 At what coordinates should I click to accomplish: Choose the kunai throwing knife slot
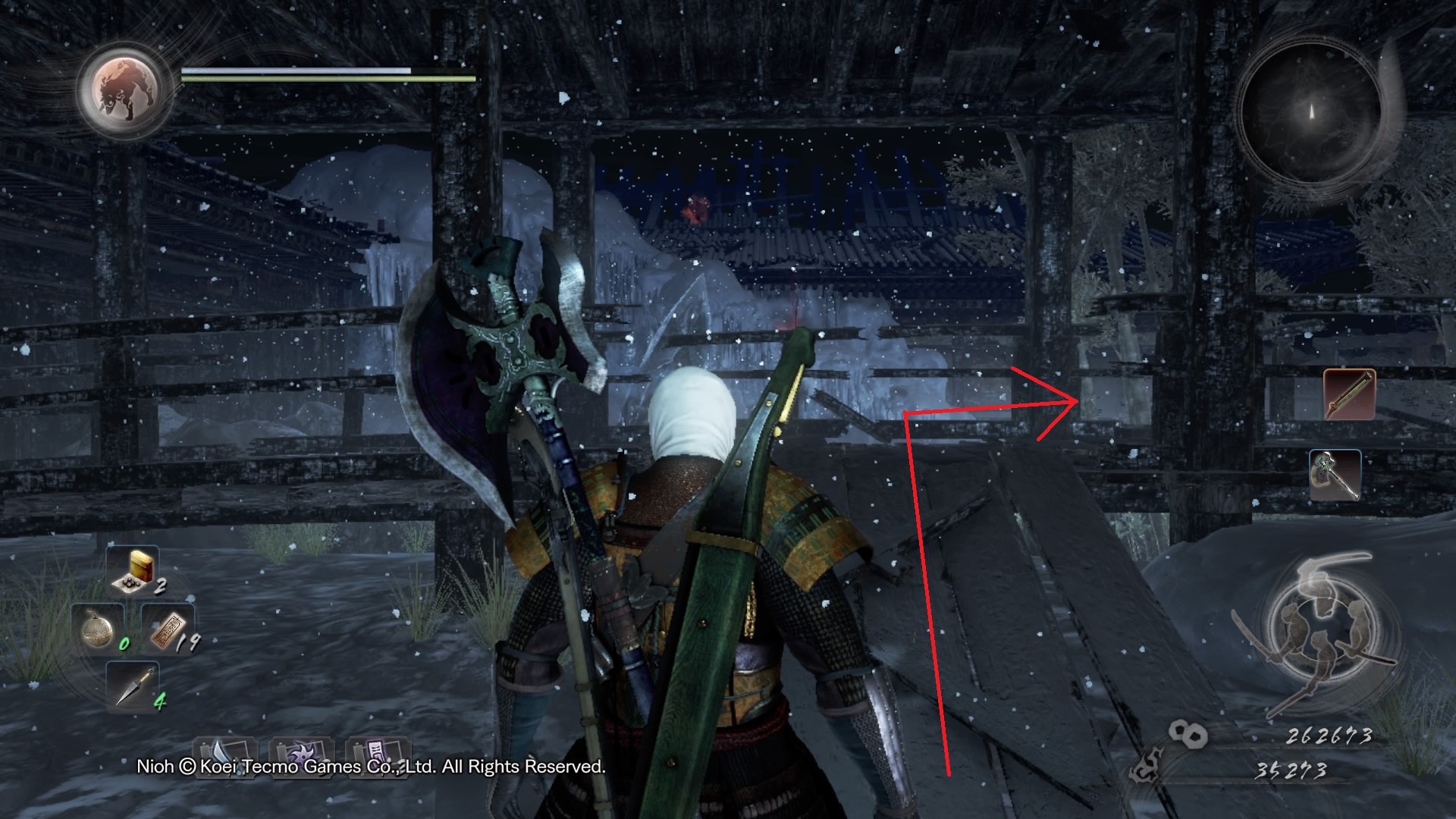click(133, 686)
